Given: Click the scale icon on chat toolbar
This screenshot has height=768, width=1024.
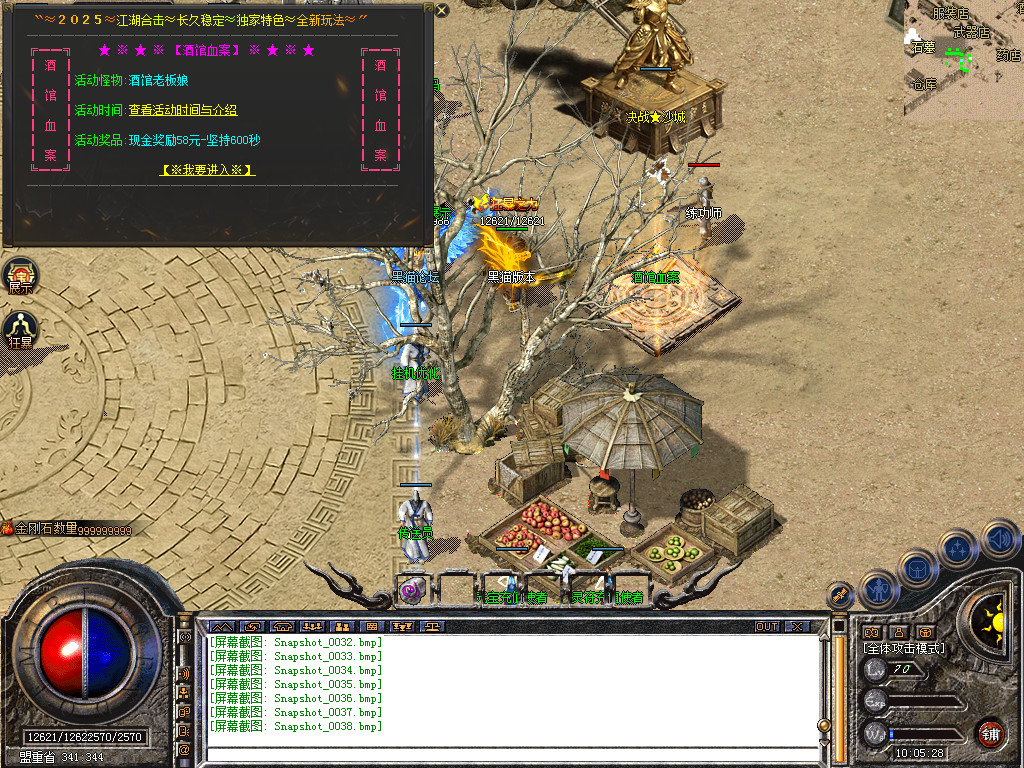Looking at the screenshot, I should 432,627.
